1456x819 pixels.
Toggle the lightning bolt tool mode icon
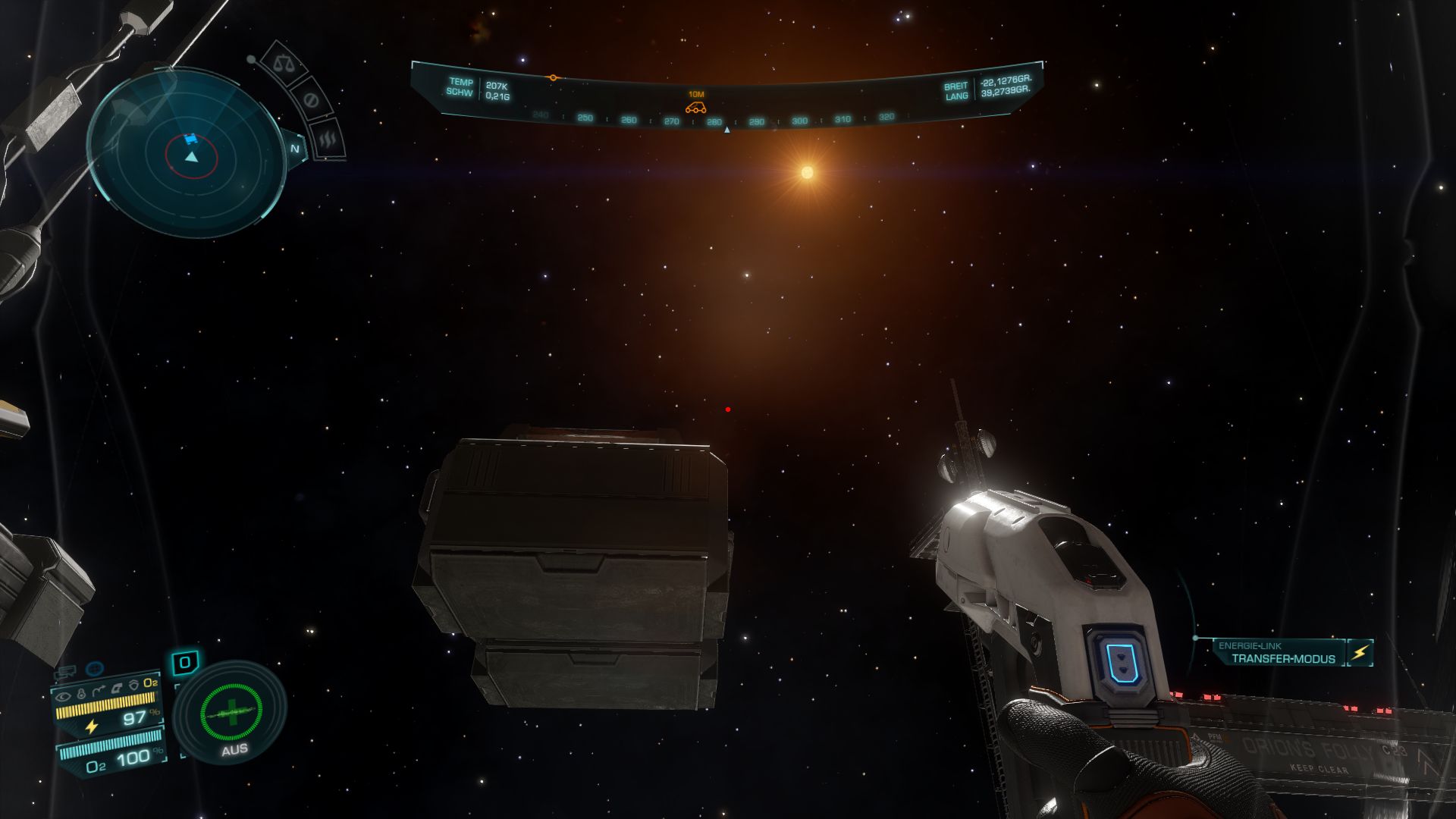click(x=1360, y=653)
